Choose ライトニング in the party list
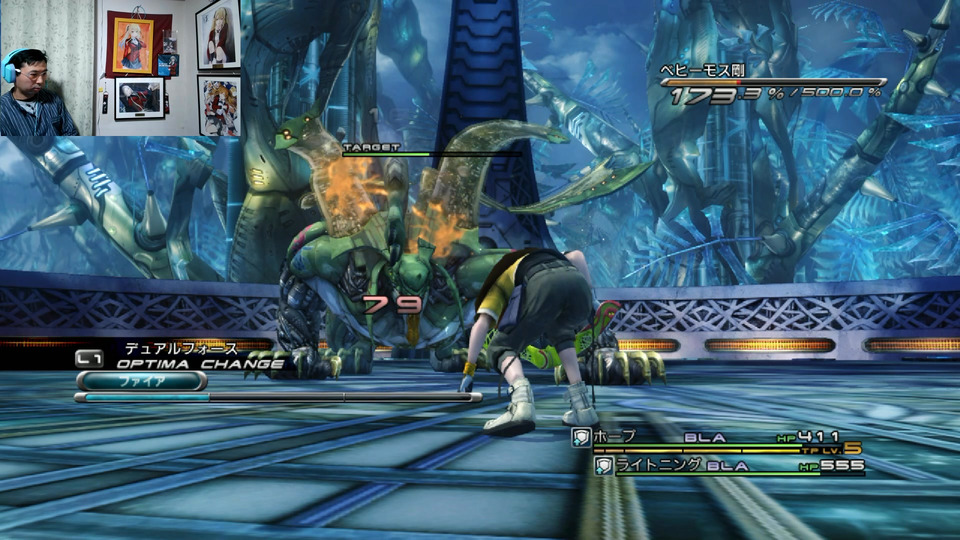This screenshot has width=960, height=540. pyautogui.click(x=643, y=465)
